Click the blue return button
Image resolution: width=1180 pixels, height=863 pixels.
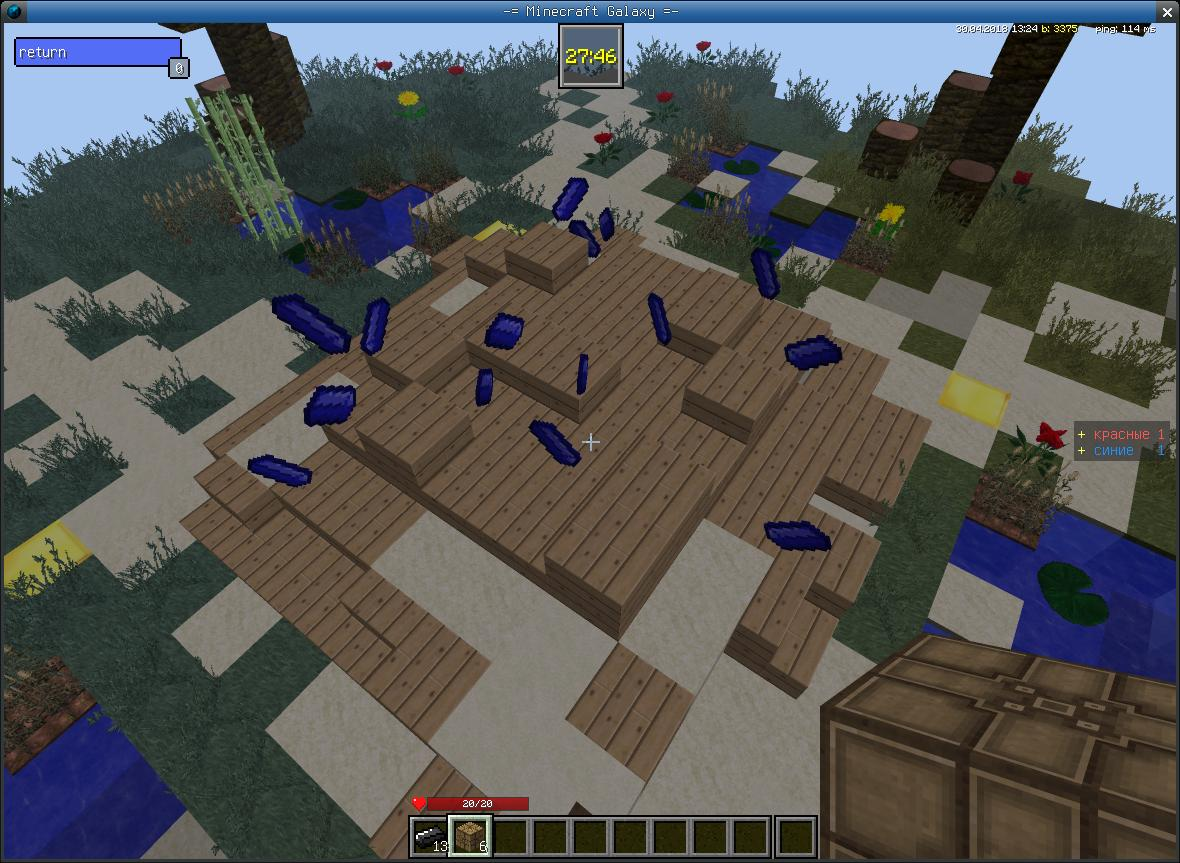(x=97, y=52)
